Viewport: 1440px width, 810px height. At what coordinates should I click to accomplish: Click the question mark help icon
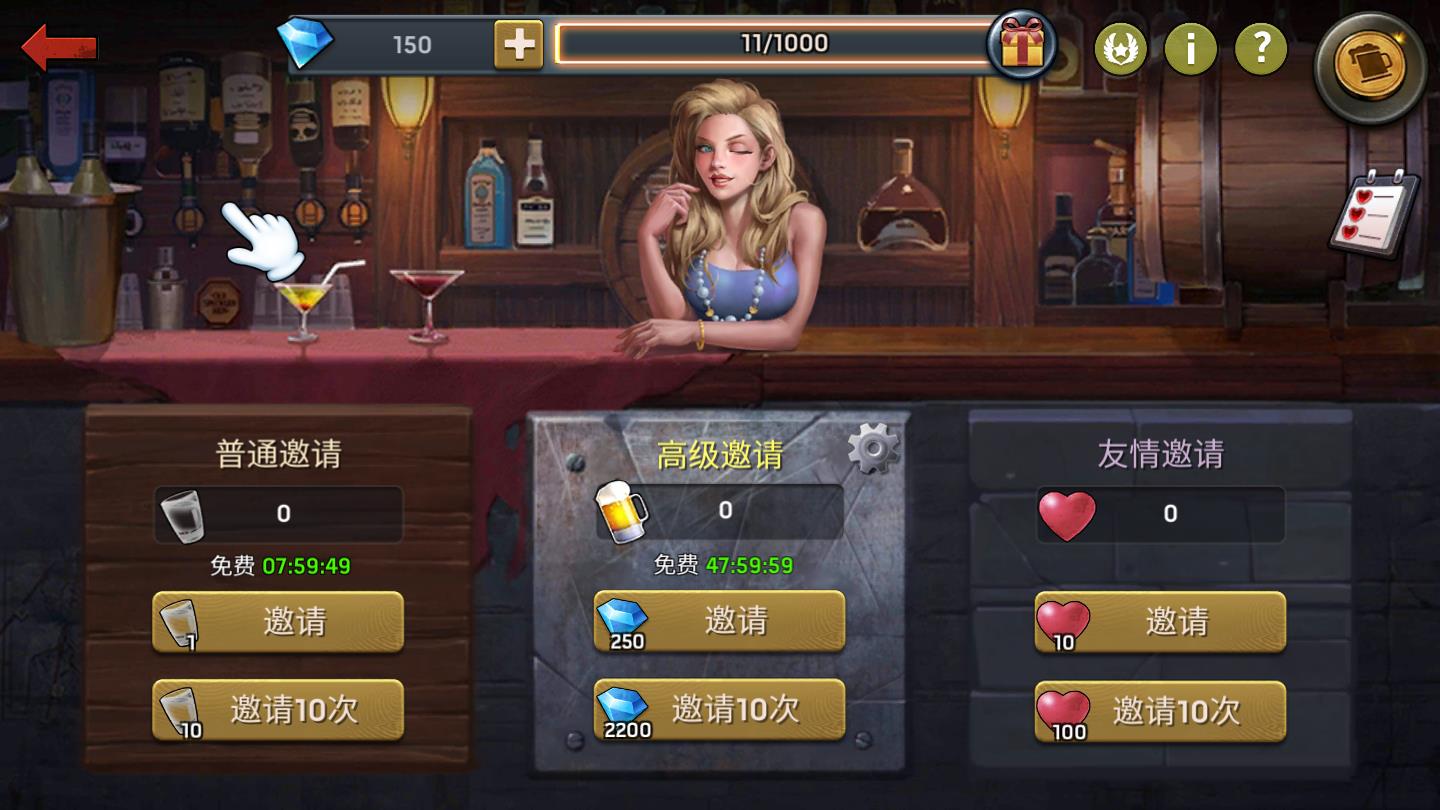pos(1259,49)
